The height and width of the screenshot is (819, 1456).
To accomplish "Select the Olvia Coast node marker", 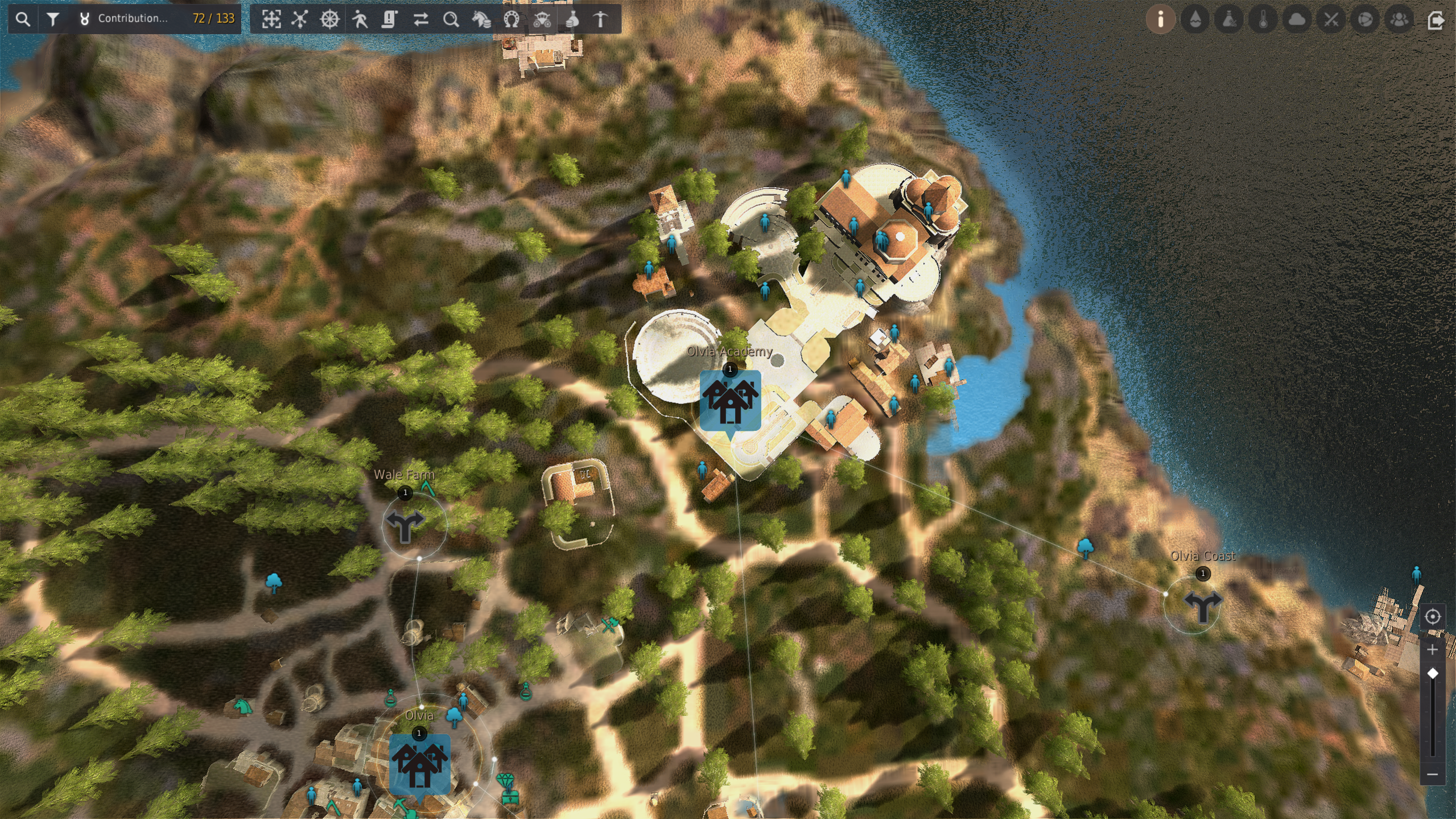I will (x=1202, y=605).
